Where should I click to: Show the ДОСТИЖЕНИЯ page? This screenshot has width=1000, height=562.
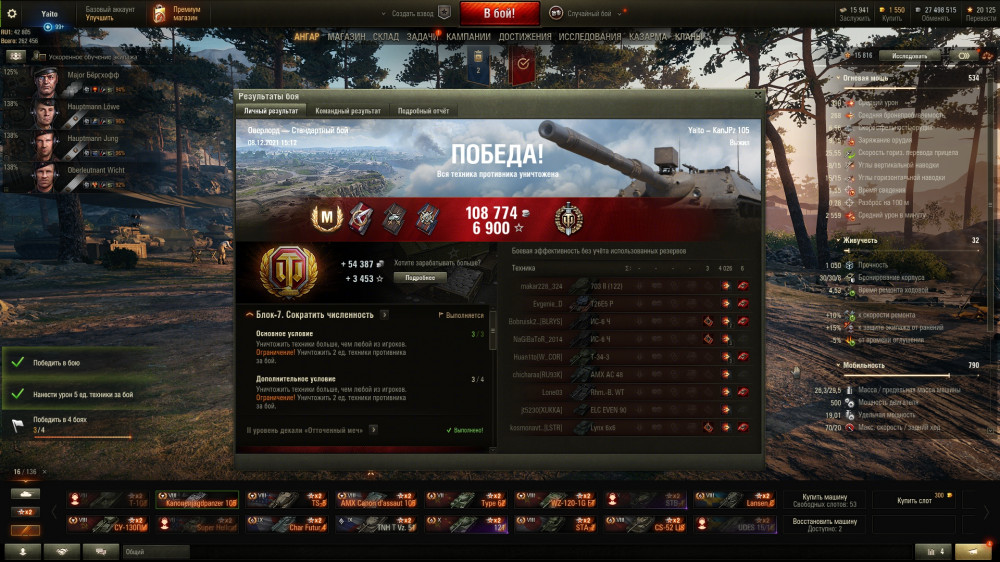tap(525, 37)
